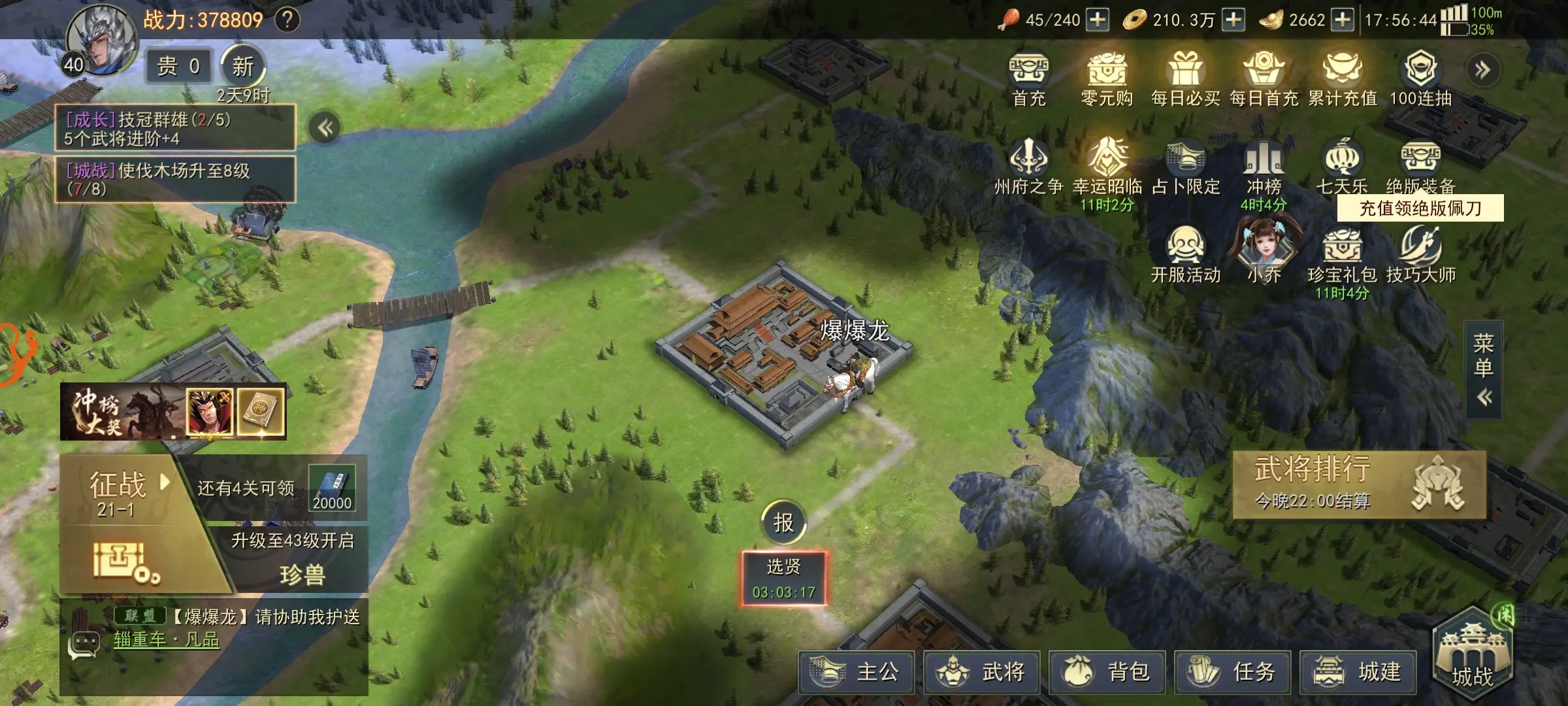Open the 报 report button
The height and width of the screenshot is (706, 1568).
(x=783, y=522)
